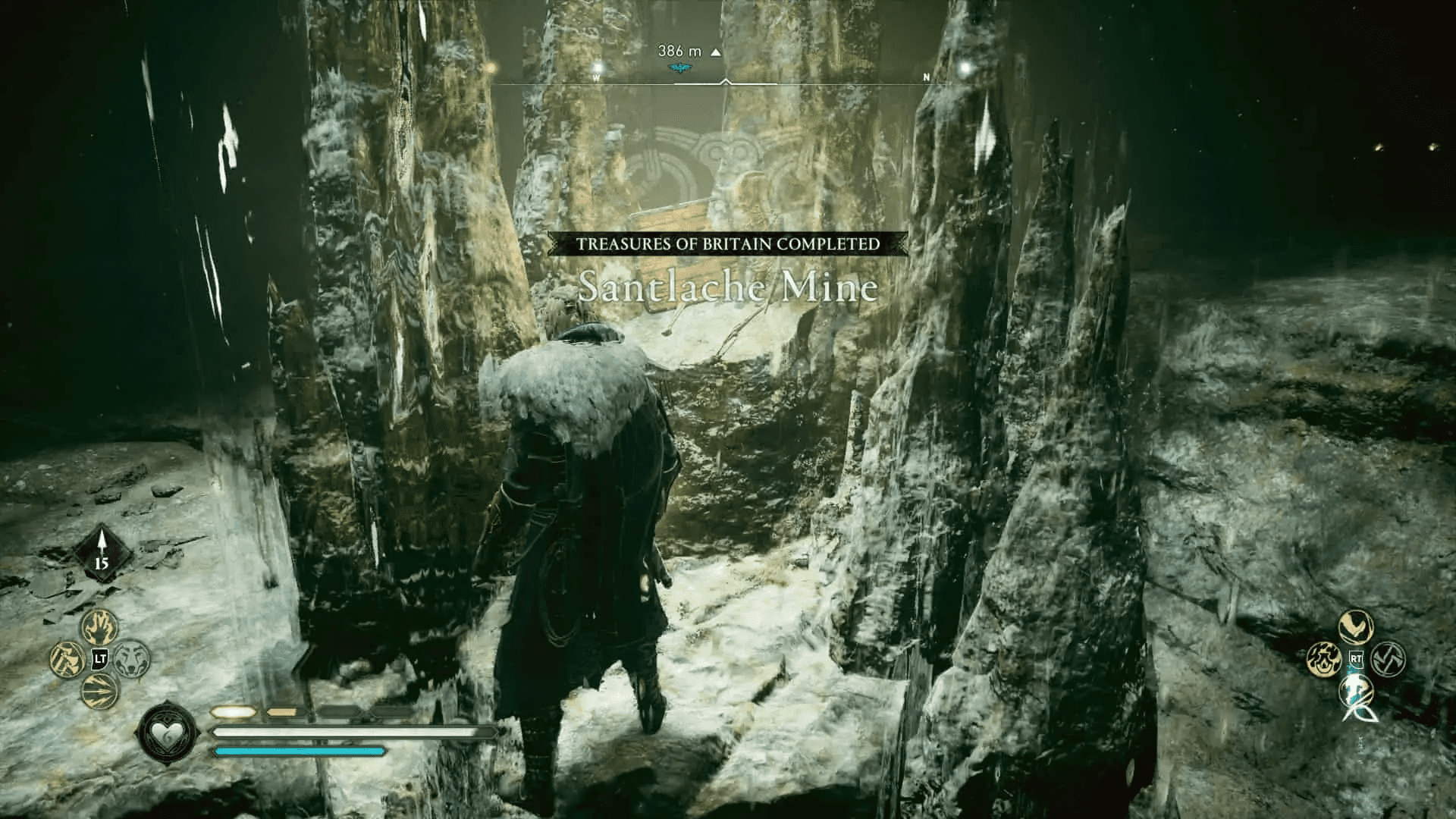
Task: Click the highlighted talon ability above RT
Action: tap(1355, 626)
